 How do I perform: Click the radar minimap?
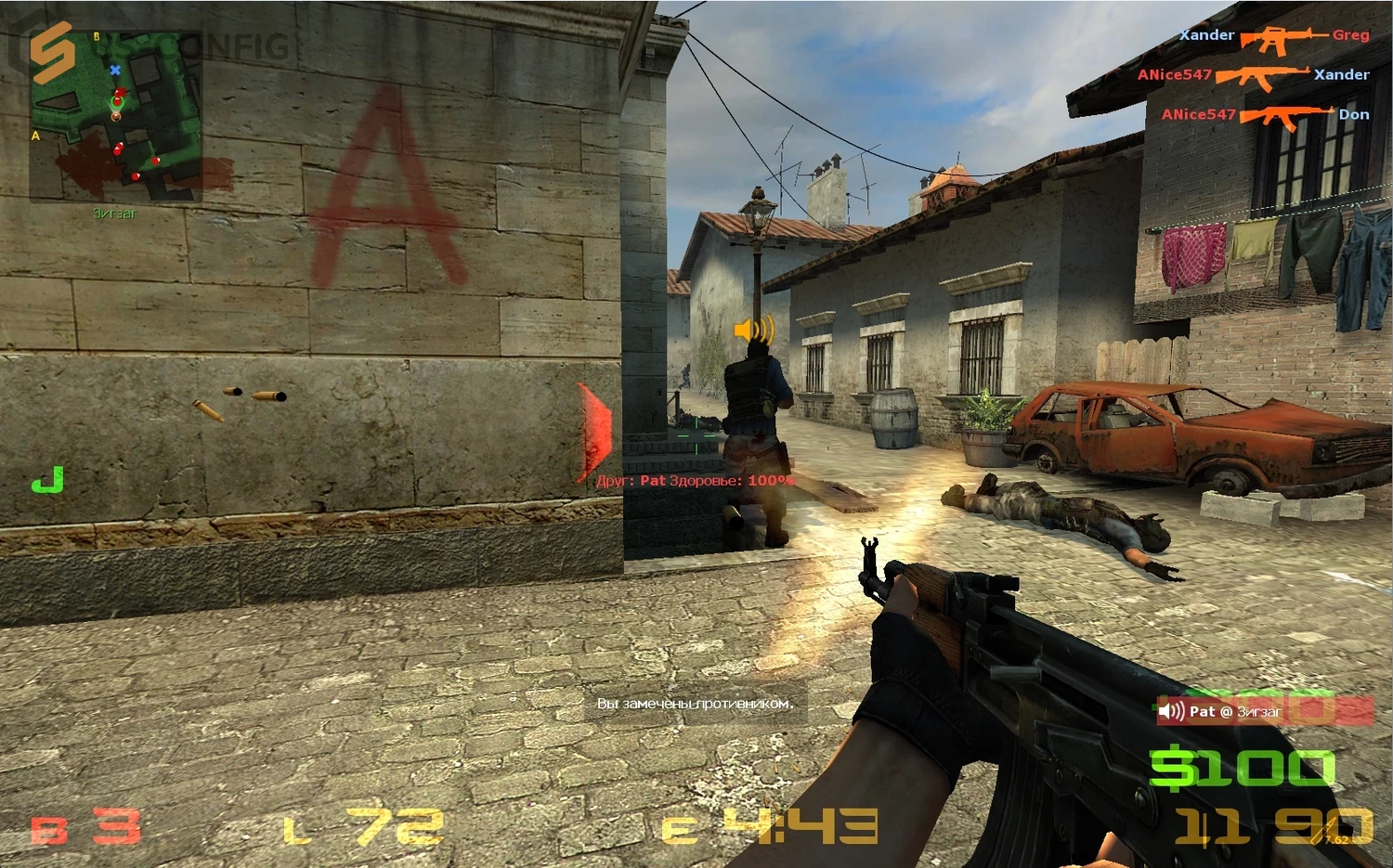pyautogui.click(x=116, y=118)
